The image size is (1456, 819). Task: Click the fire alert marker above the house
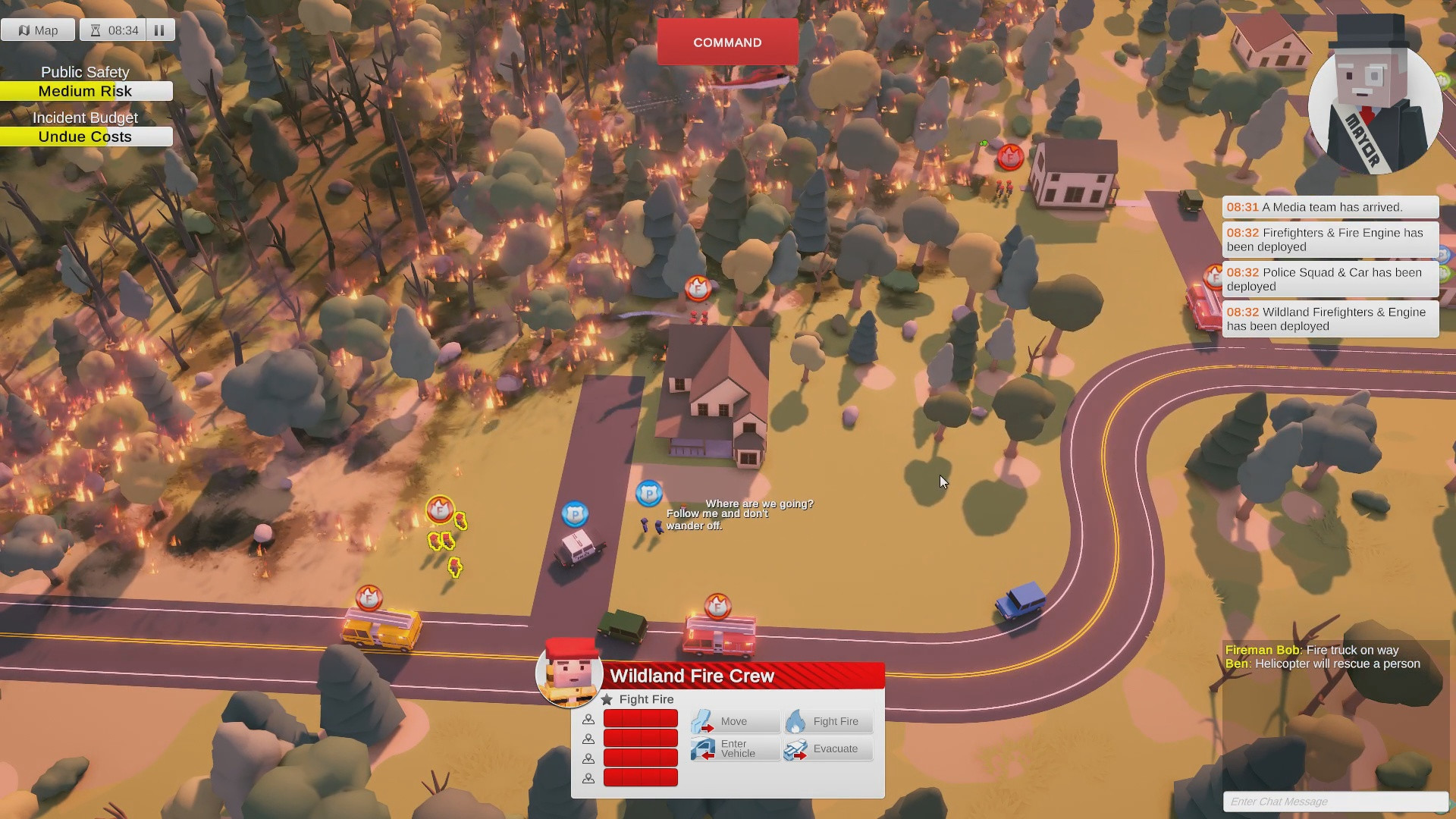(698, 289)
